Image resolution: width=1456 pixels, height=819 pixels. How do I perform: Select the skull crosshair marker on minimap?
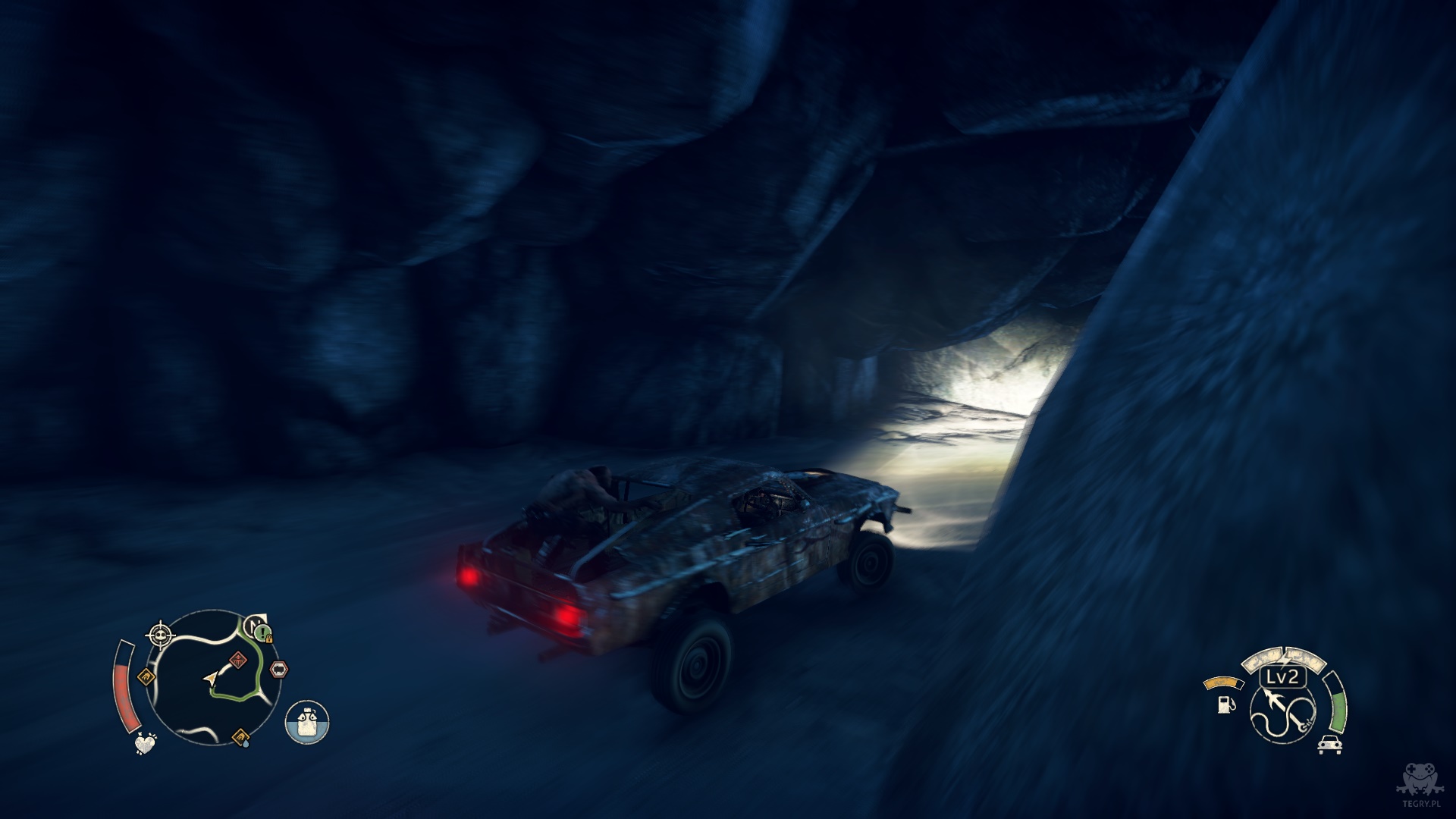coord(160,634)
